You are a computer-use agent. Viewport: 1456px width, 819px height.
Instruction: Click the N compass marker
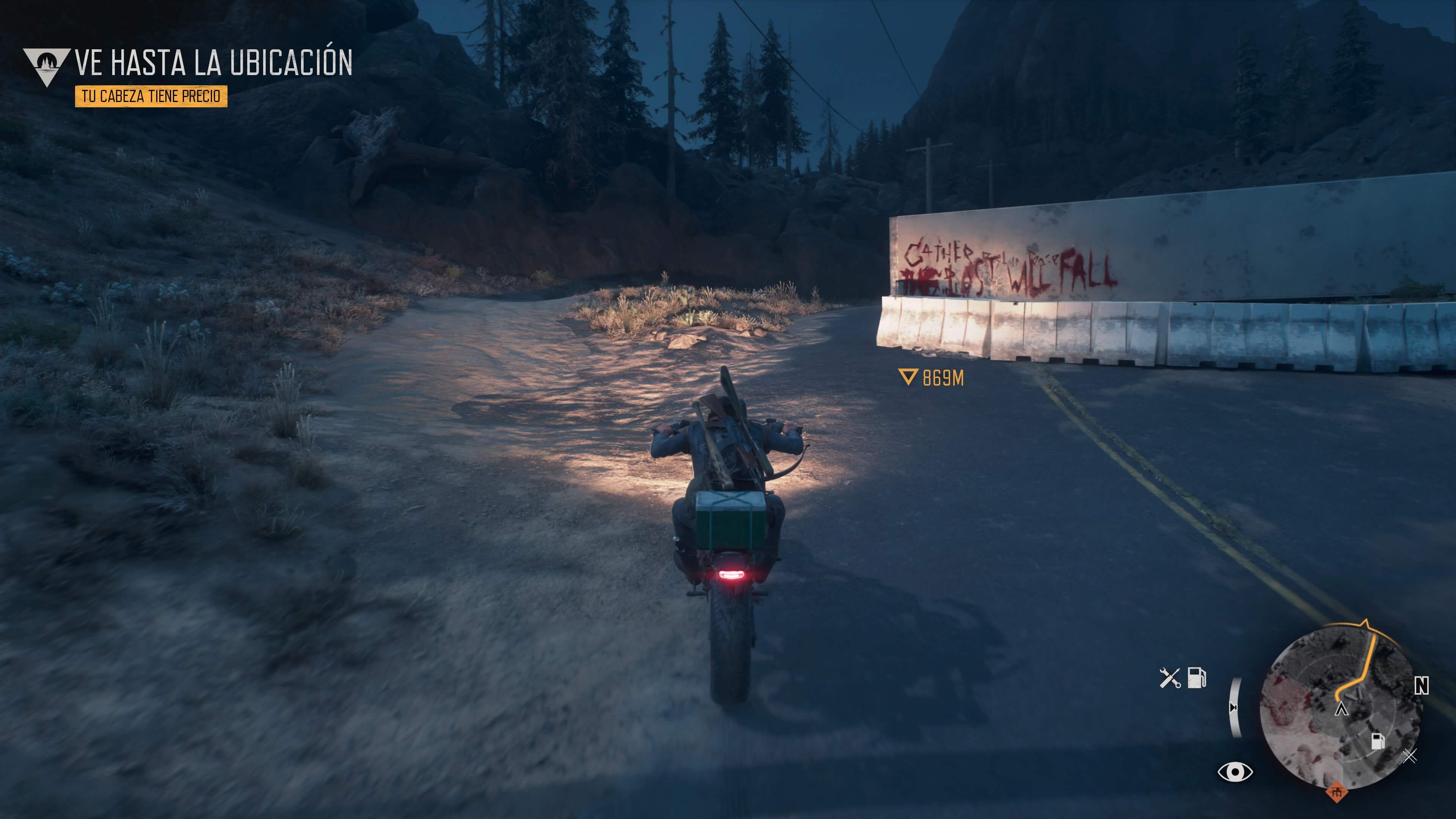coord(1421,686)
